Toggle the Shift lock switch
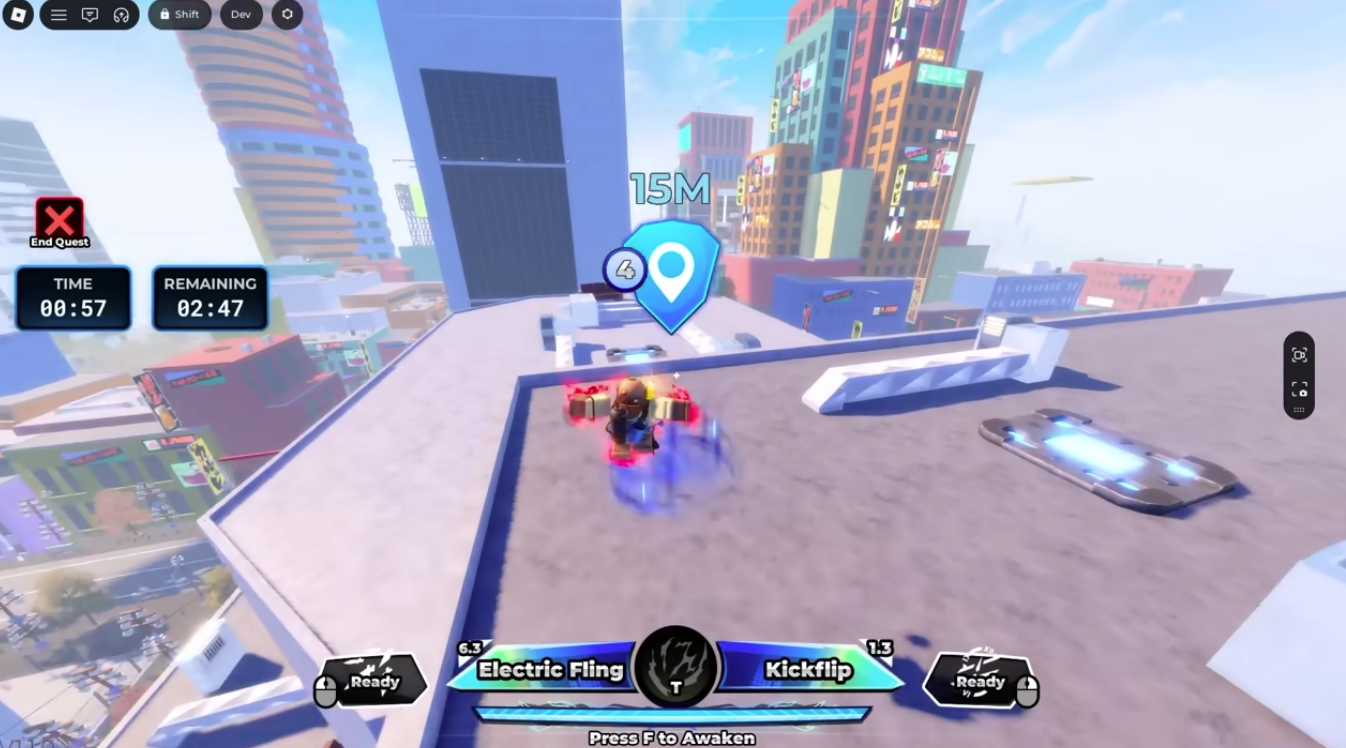This screenshot has width=1346, height=748. tap(180, 15)
